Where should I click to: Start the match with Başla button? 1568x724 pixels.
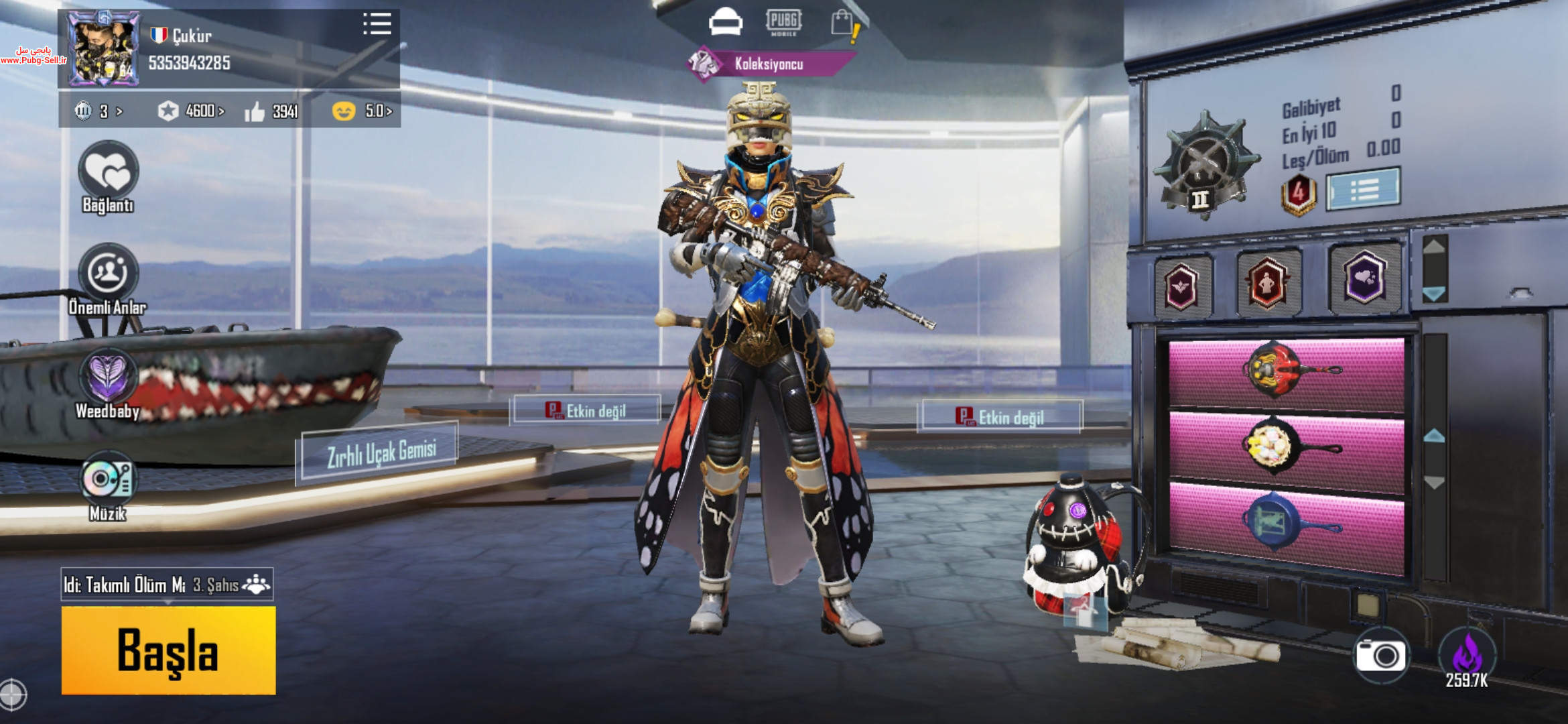pyautogui.click(x=168, y=650)
